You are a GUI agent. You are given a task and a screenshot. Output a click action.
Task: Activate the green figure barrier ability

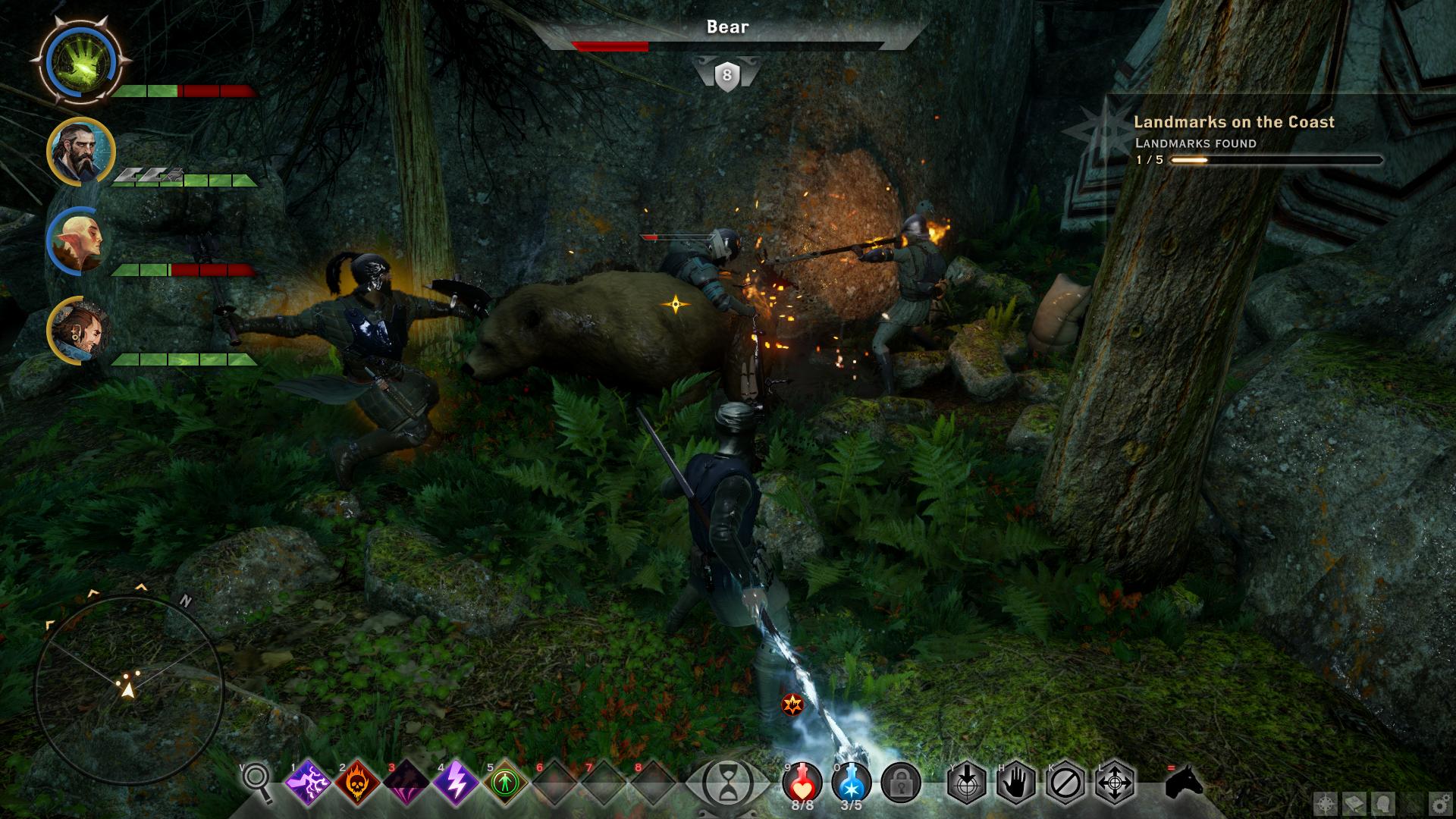504,782
